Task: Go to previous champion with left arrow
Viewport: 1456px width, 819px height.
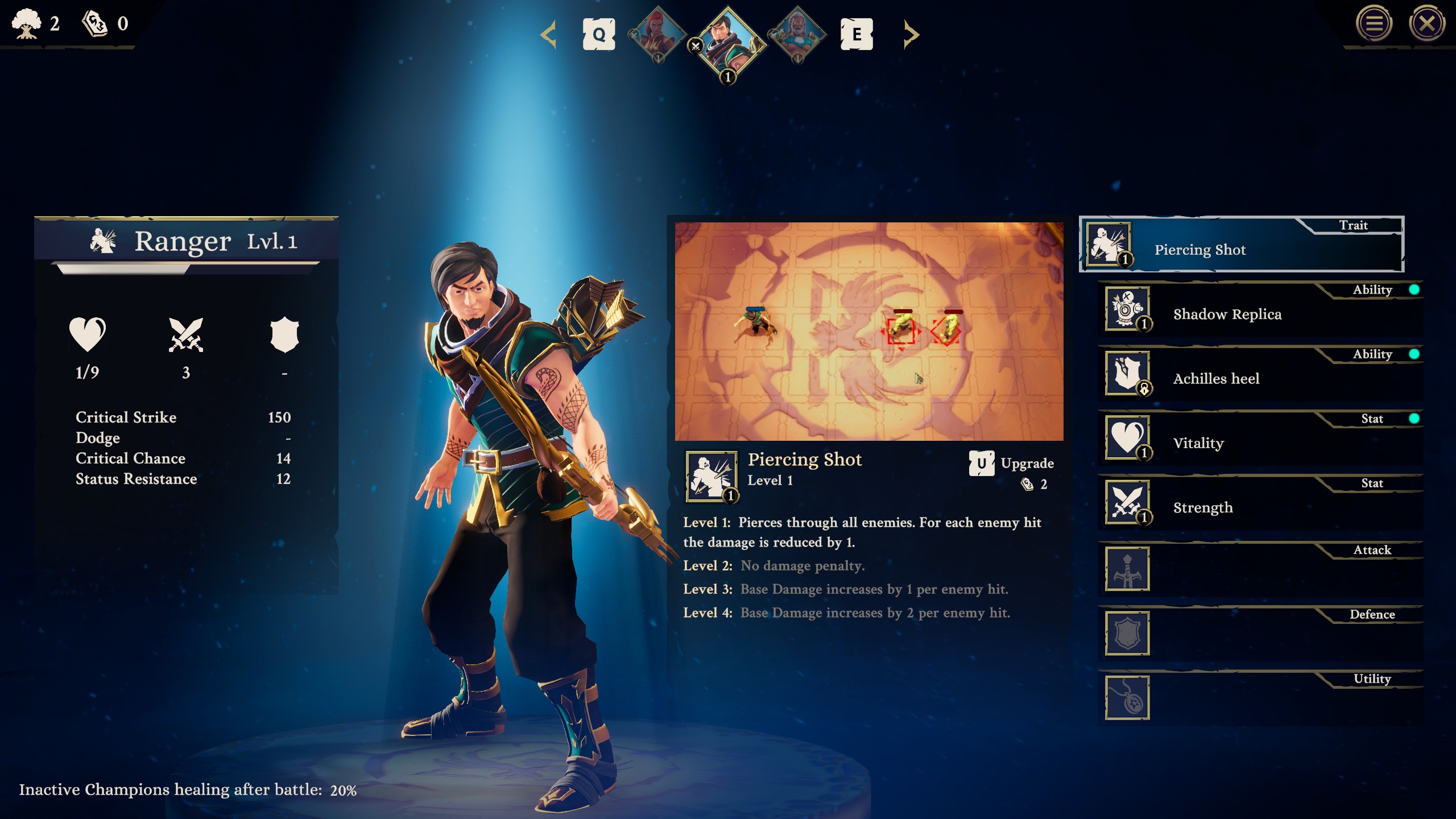Action: [x=548, y=35]
